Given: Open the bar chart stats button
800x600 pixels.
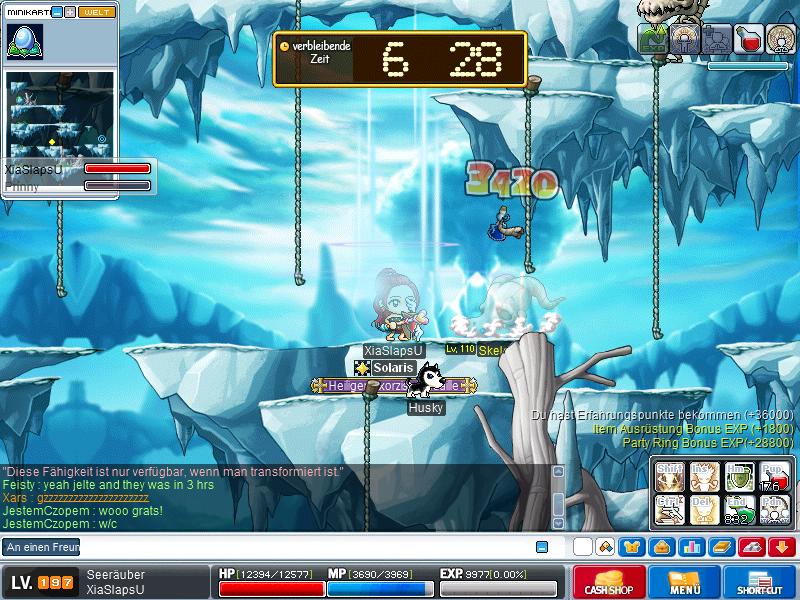Looking at the screenshot, I should tap(691, 547).
